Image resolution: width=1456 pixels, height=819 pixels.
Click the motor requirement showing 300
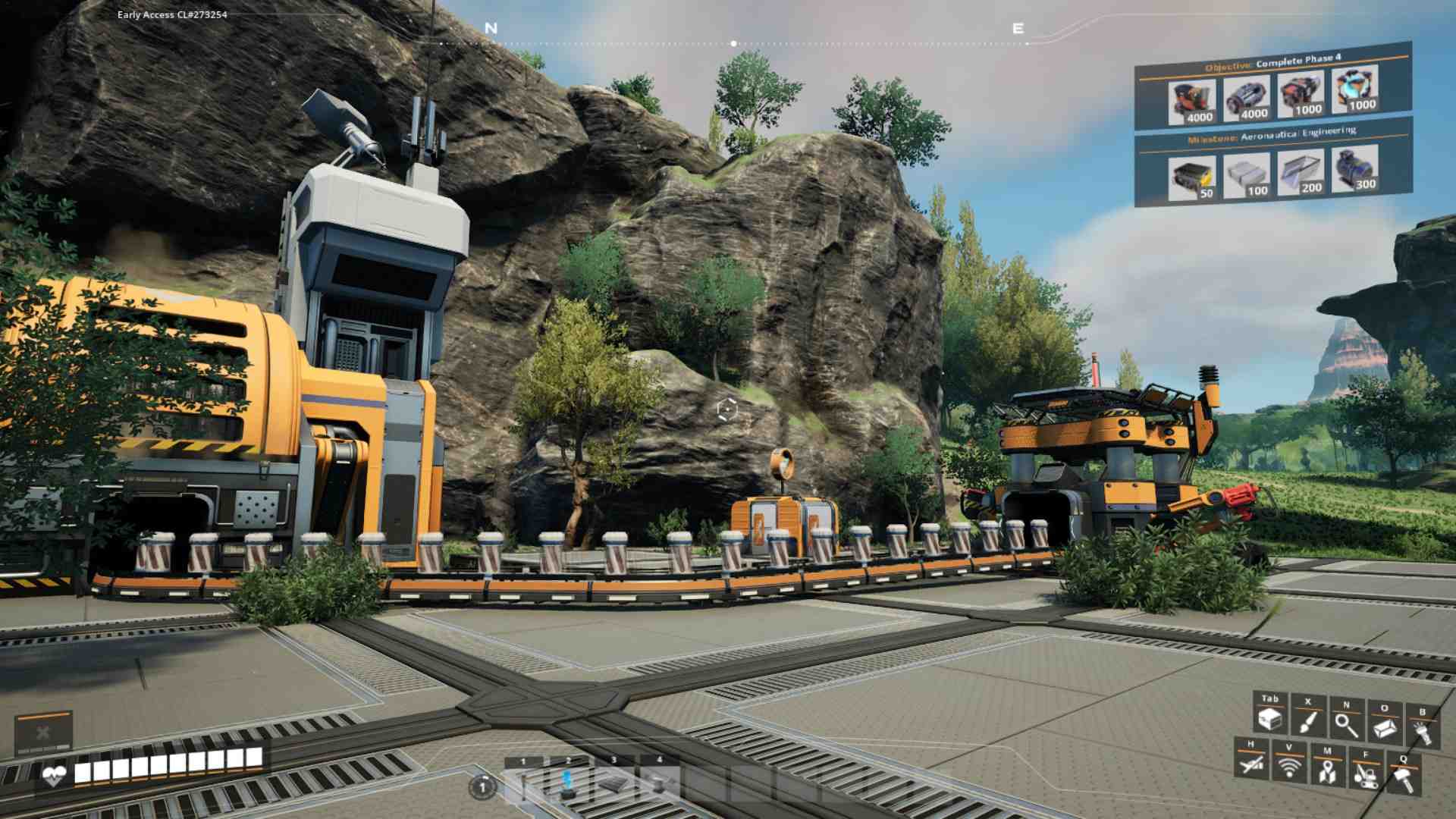[1354, 168]
